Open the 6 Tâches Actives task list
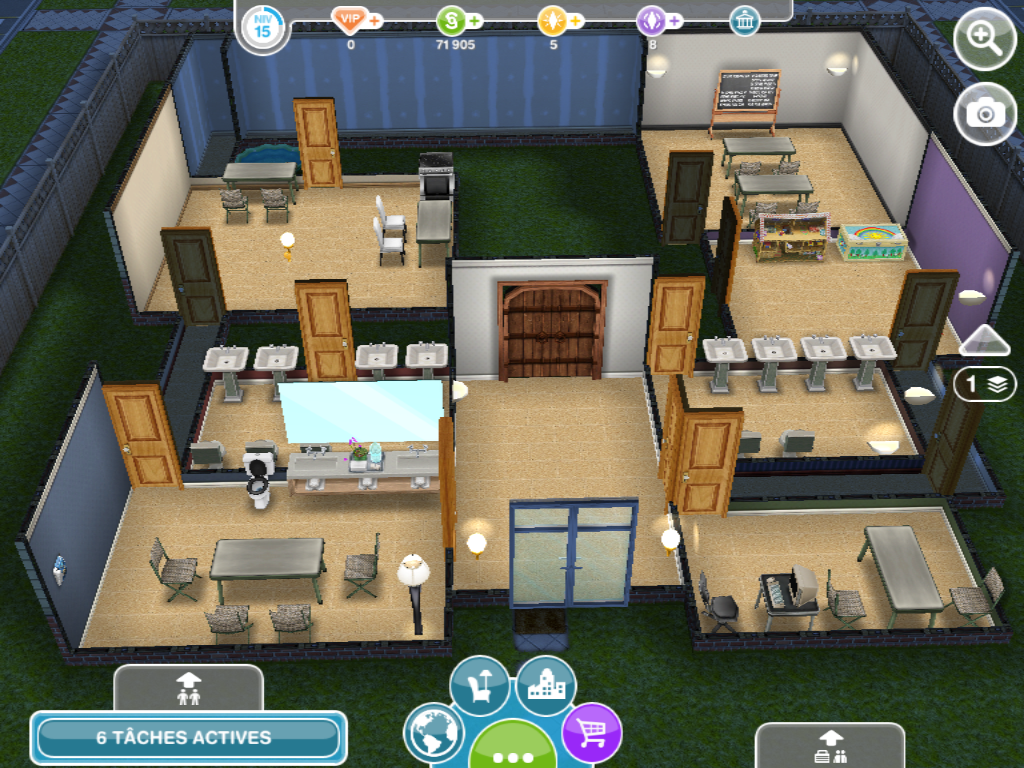This screenshot has height=768, width=1024. point(188,738)
